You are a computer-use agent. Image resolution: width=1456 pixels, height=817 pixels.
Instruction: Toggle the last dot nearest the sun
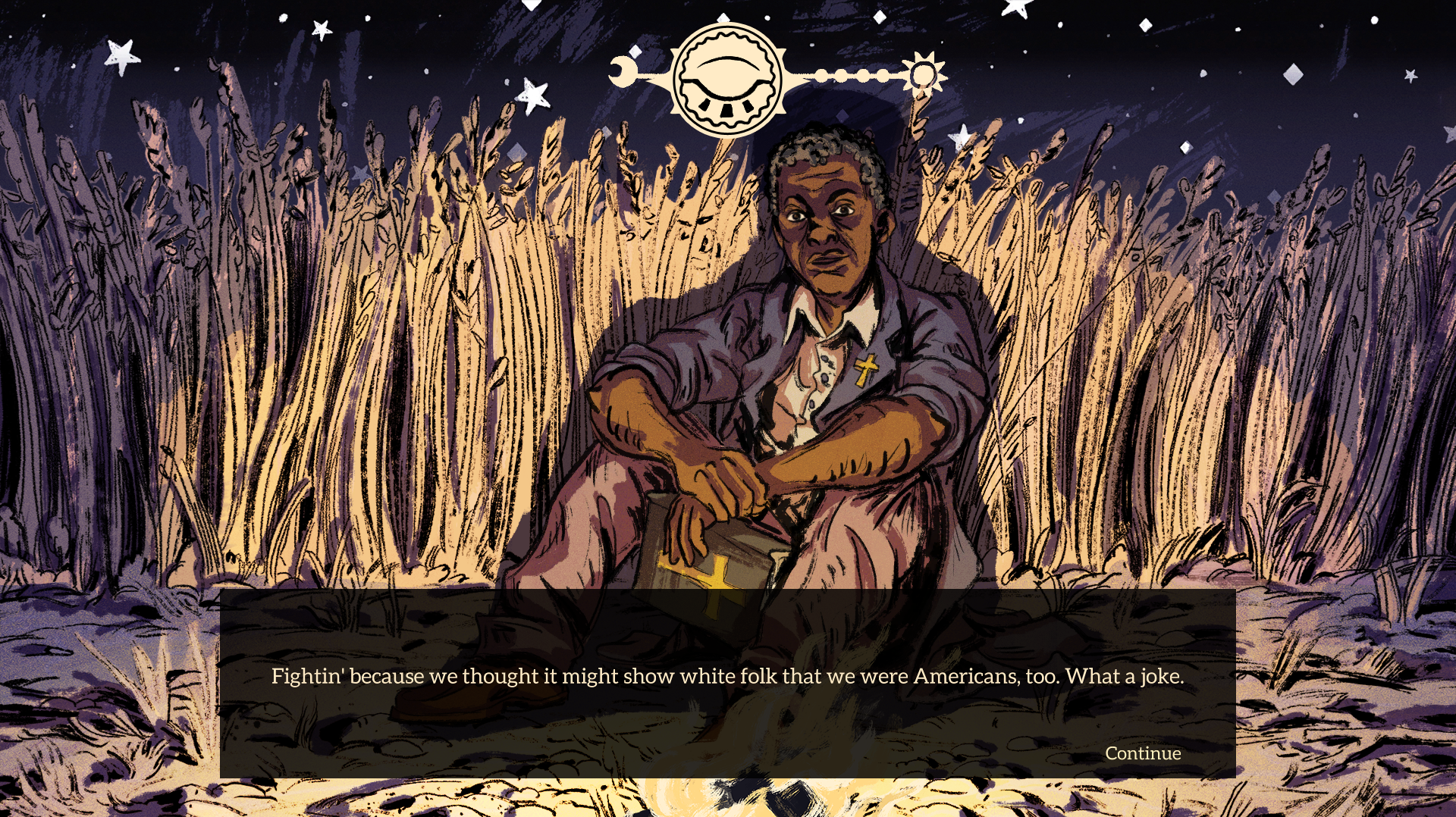pyautogui.click(x=882, y=75)
